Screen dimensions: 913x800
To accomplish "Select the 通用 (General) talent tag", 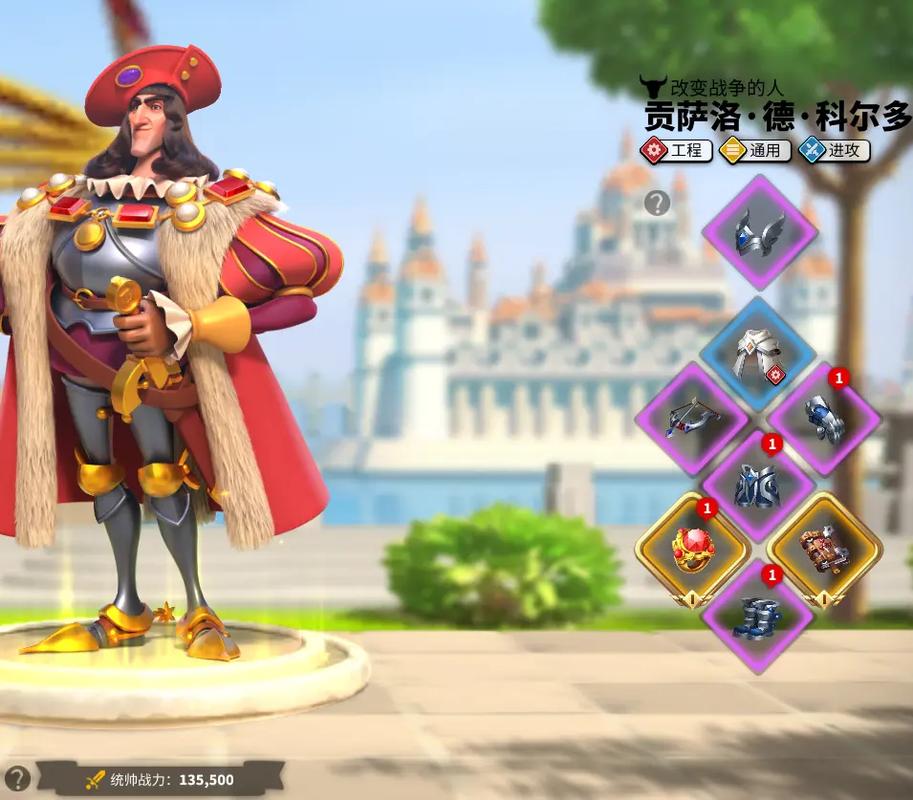I will [x=756, y=151].
